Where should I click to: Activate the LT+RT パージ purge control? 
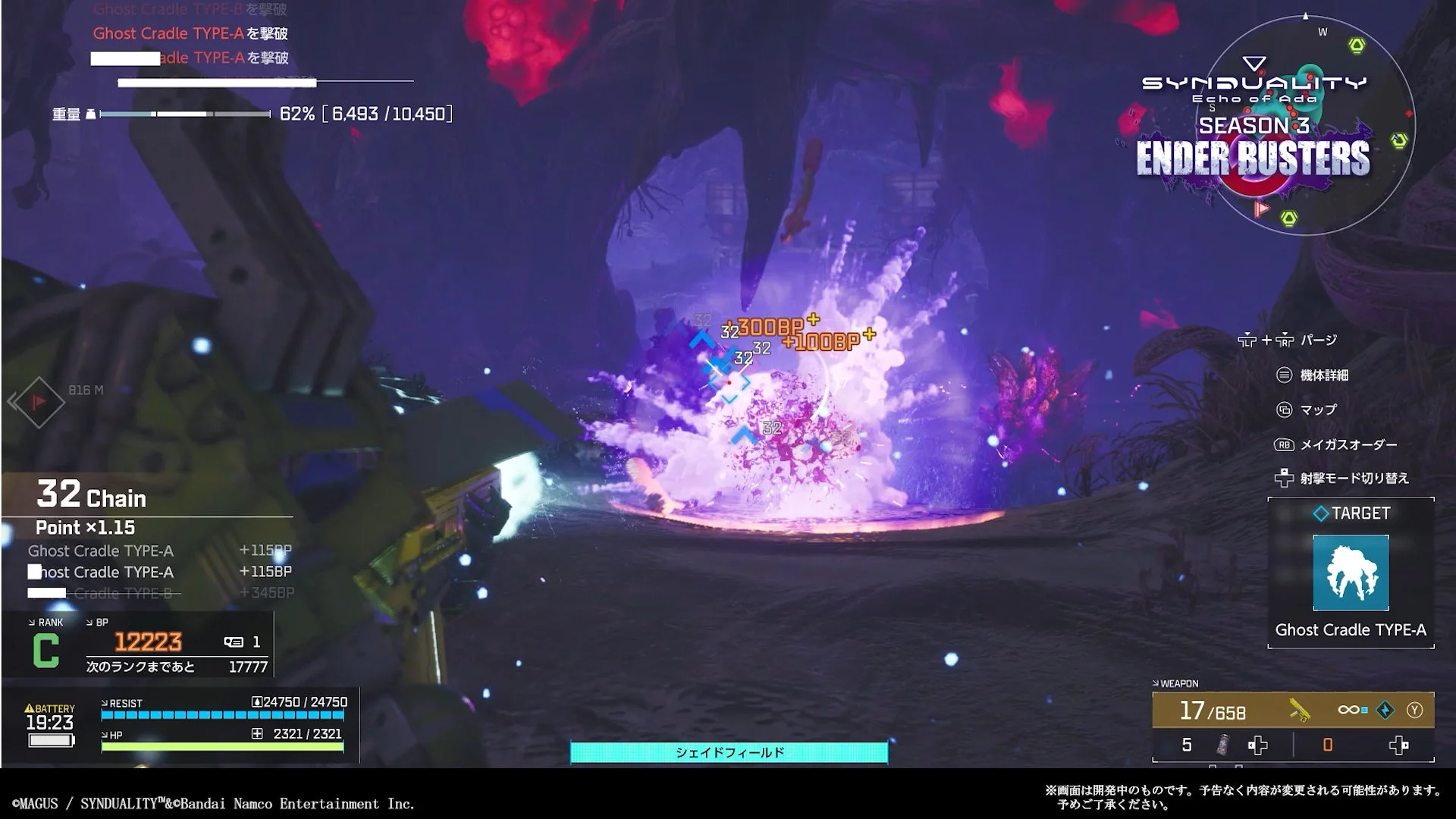[1280, 340]
